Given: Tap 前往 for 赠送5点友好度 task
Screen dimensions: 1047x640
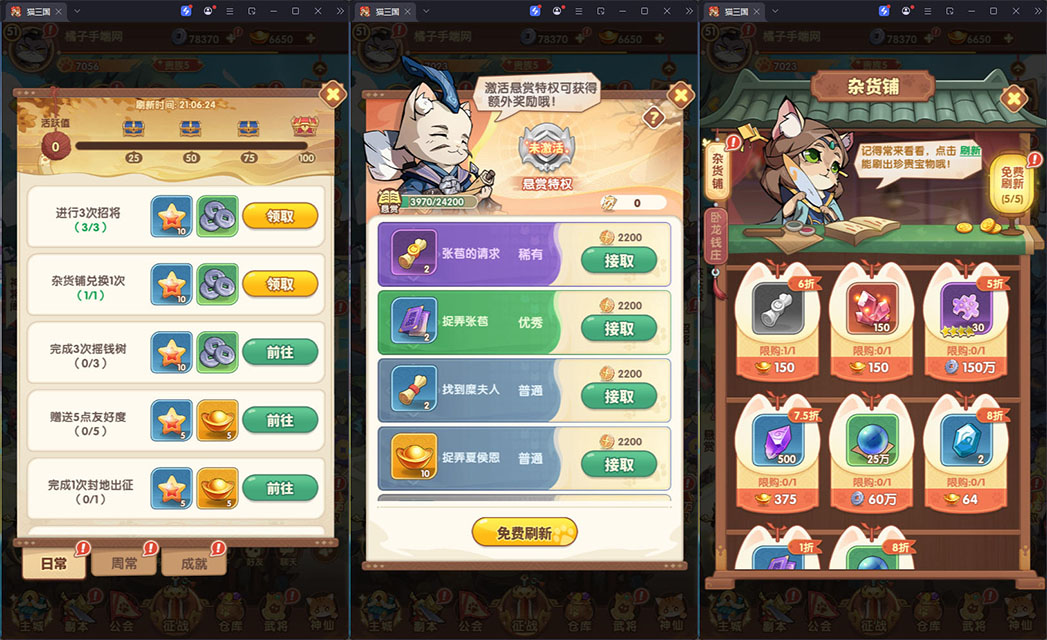Looking at the screenshot, I should coord(280,420).
